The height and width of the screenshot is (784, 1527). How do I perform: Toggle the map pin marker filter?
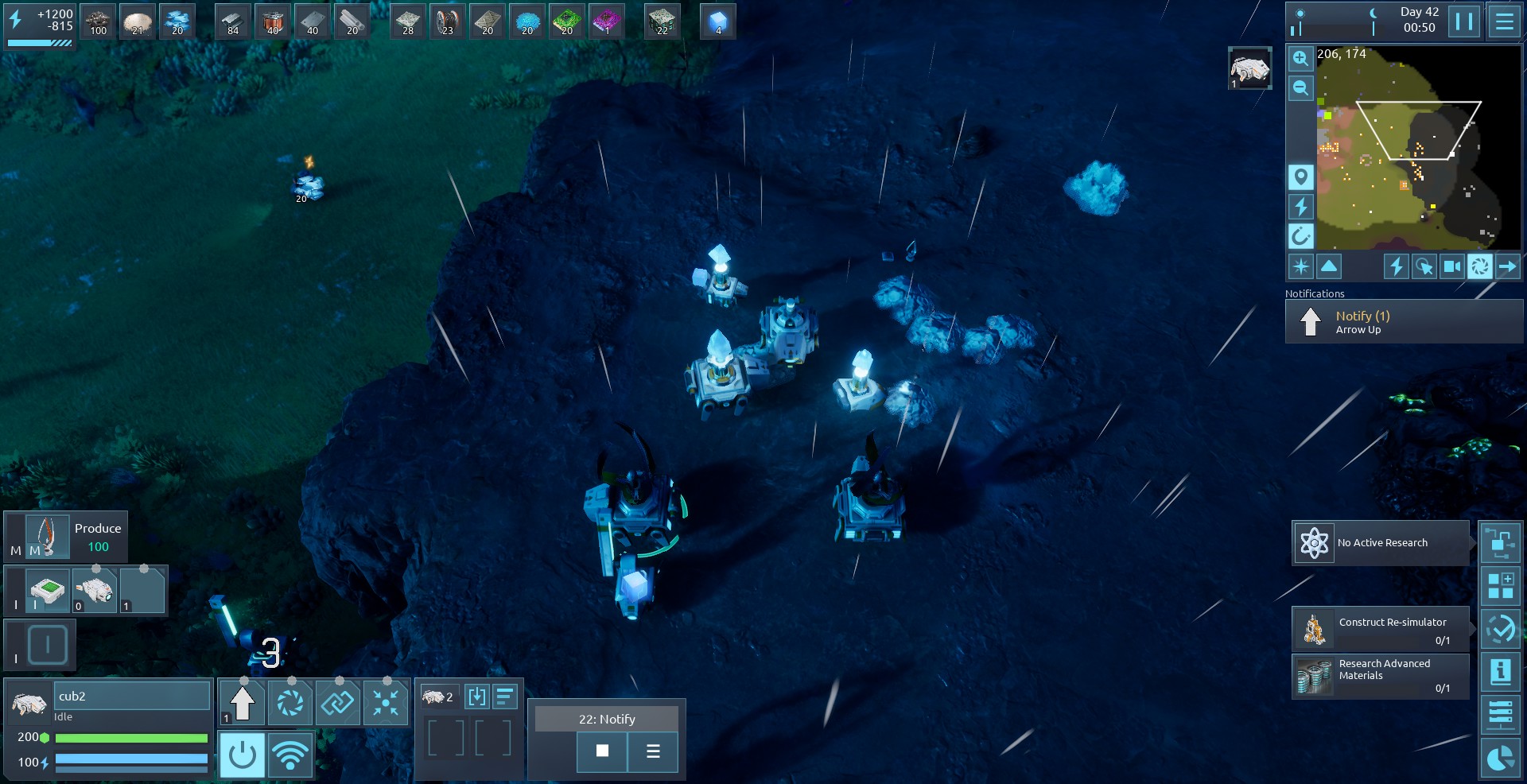(x=1300, y=177)
